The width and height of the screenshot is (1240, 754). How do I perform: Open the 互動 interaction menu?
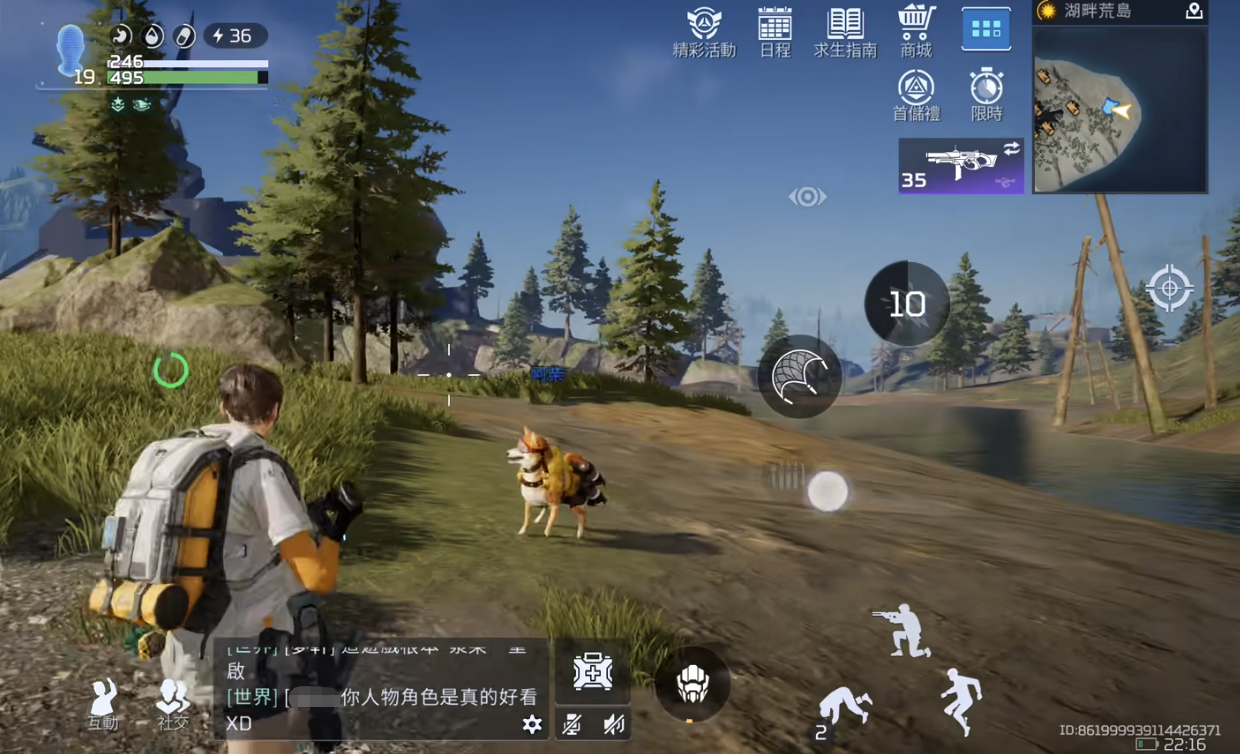tap(103, 703)
